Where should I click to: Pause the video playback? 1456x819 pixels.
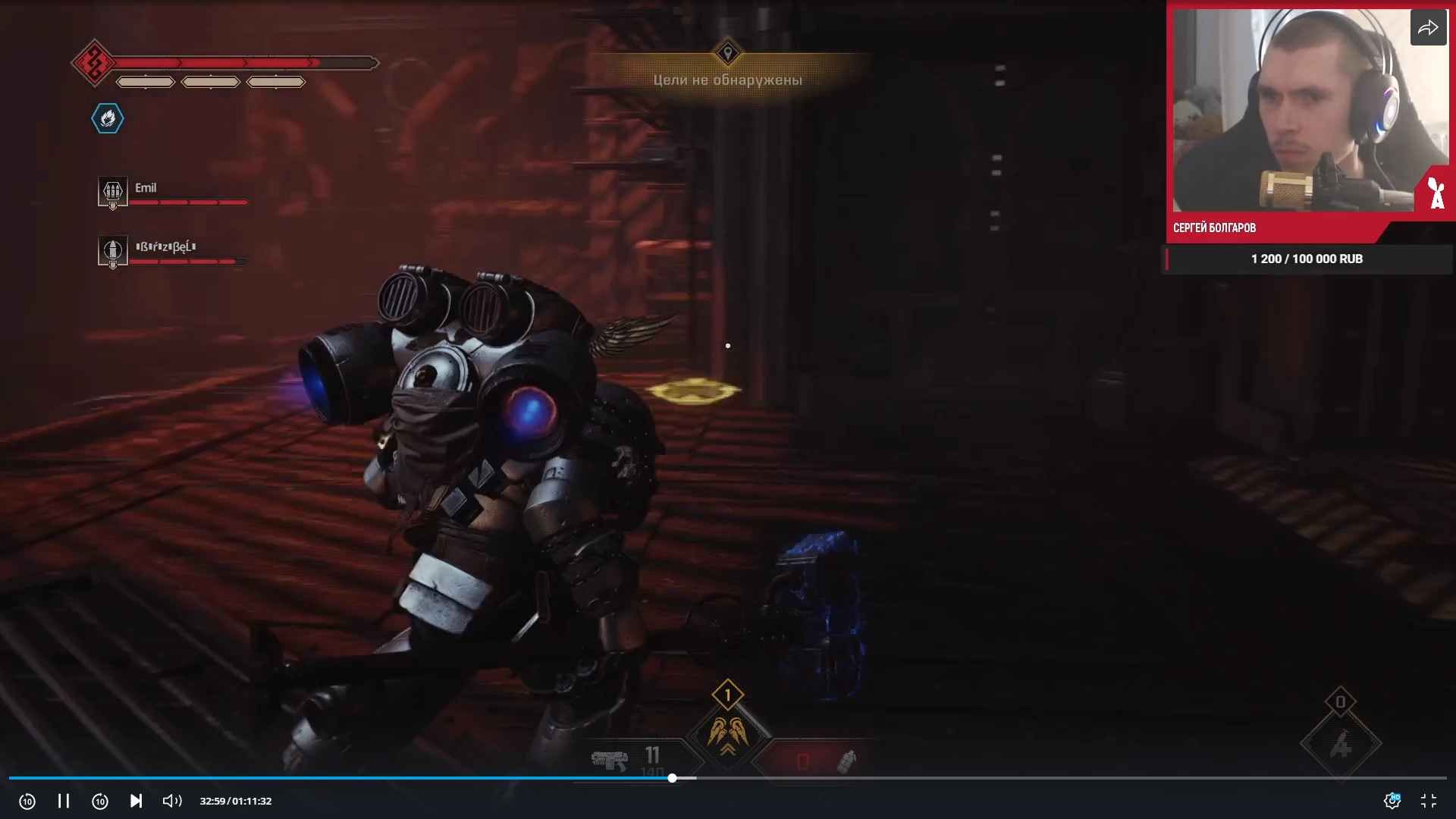[x=64, y=801]
